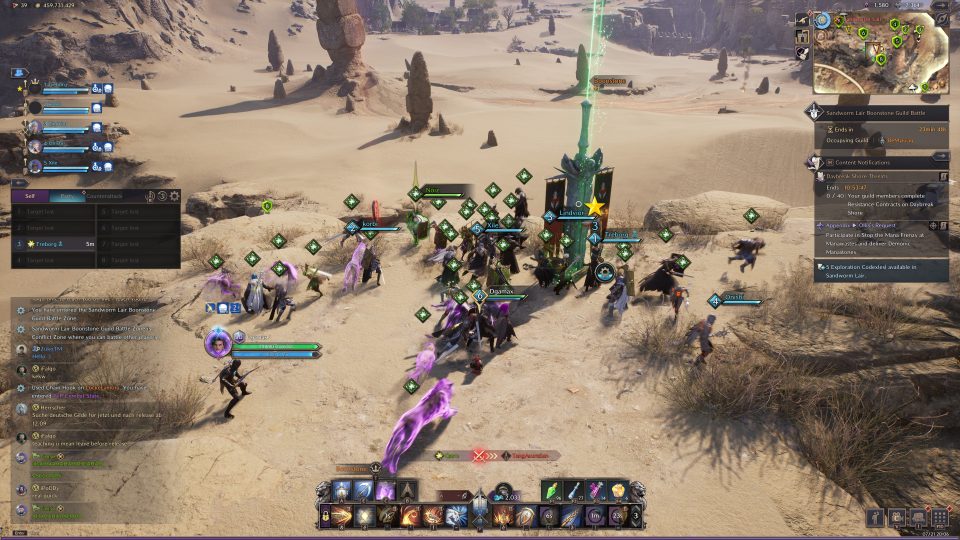This screenshot has height=540, width=960.
Task: Use the yellow crystal quick slot item
Action: coord(618,491)
